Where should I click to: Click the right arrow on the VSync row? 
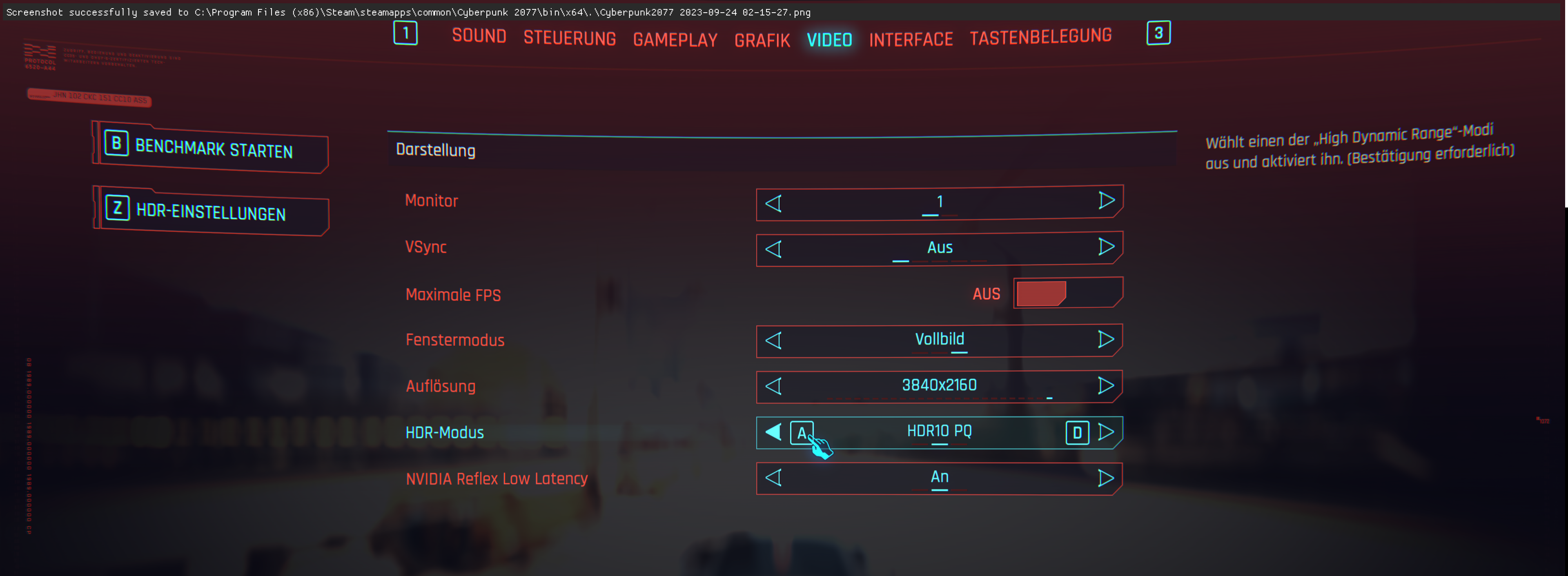[x=1107, y=247]
